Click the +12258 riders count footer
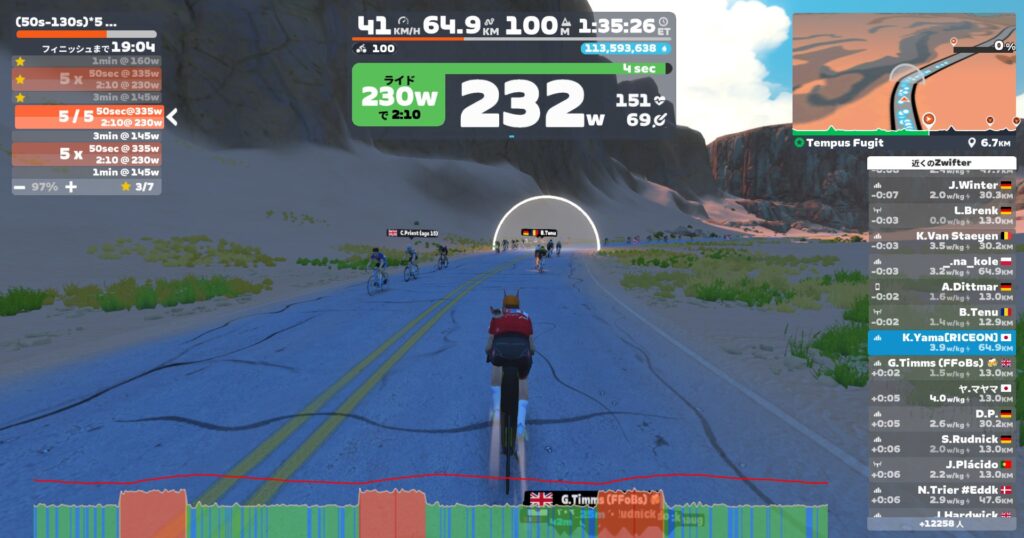The width and height of the screenshot is (1024, 538). 941,523
